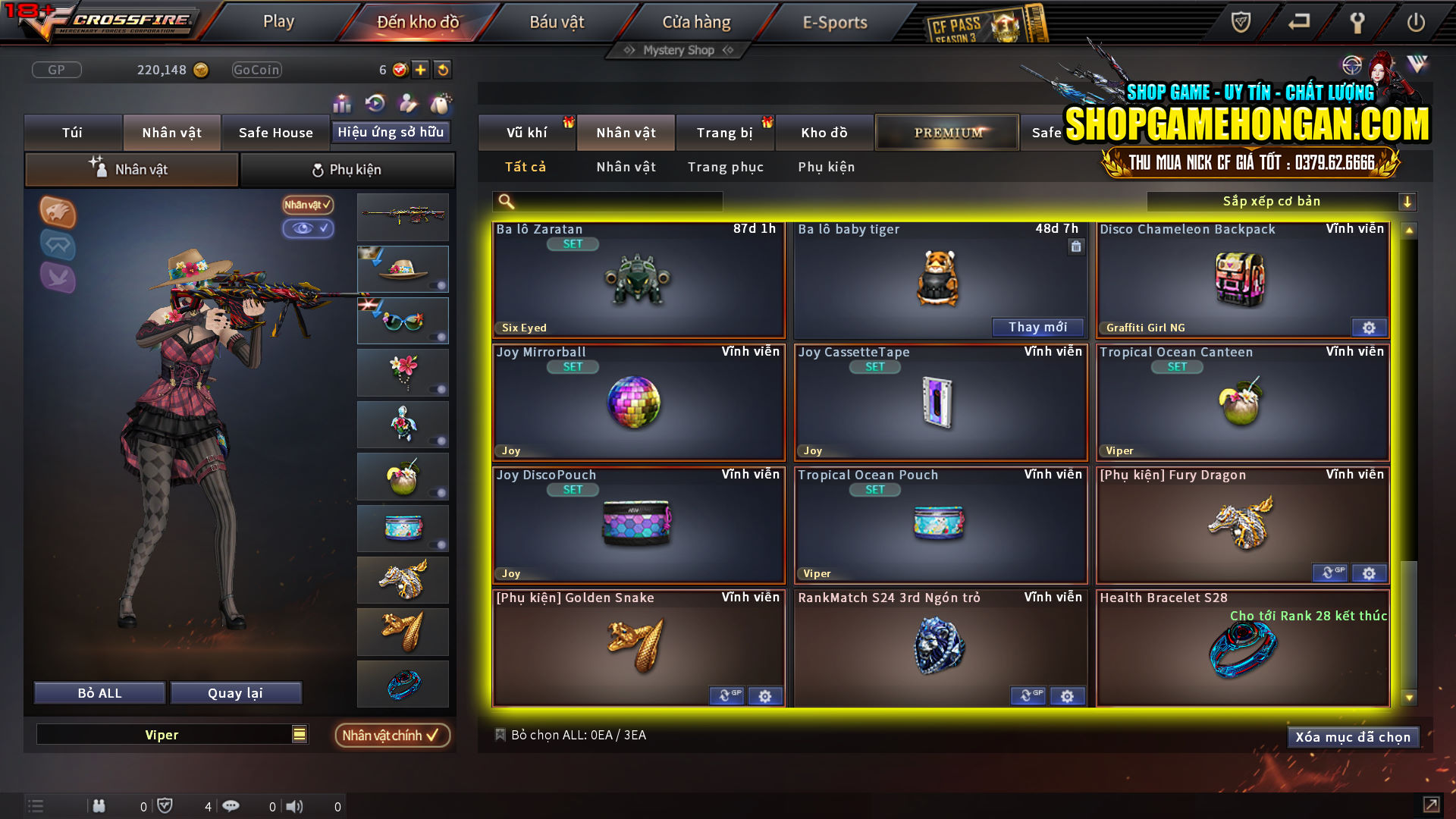Click inside the item search field
Image resolution: width=1456 pixels, height=819 pixels.
607,201
